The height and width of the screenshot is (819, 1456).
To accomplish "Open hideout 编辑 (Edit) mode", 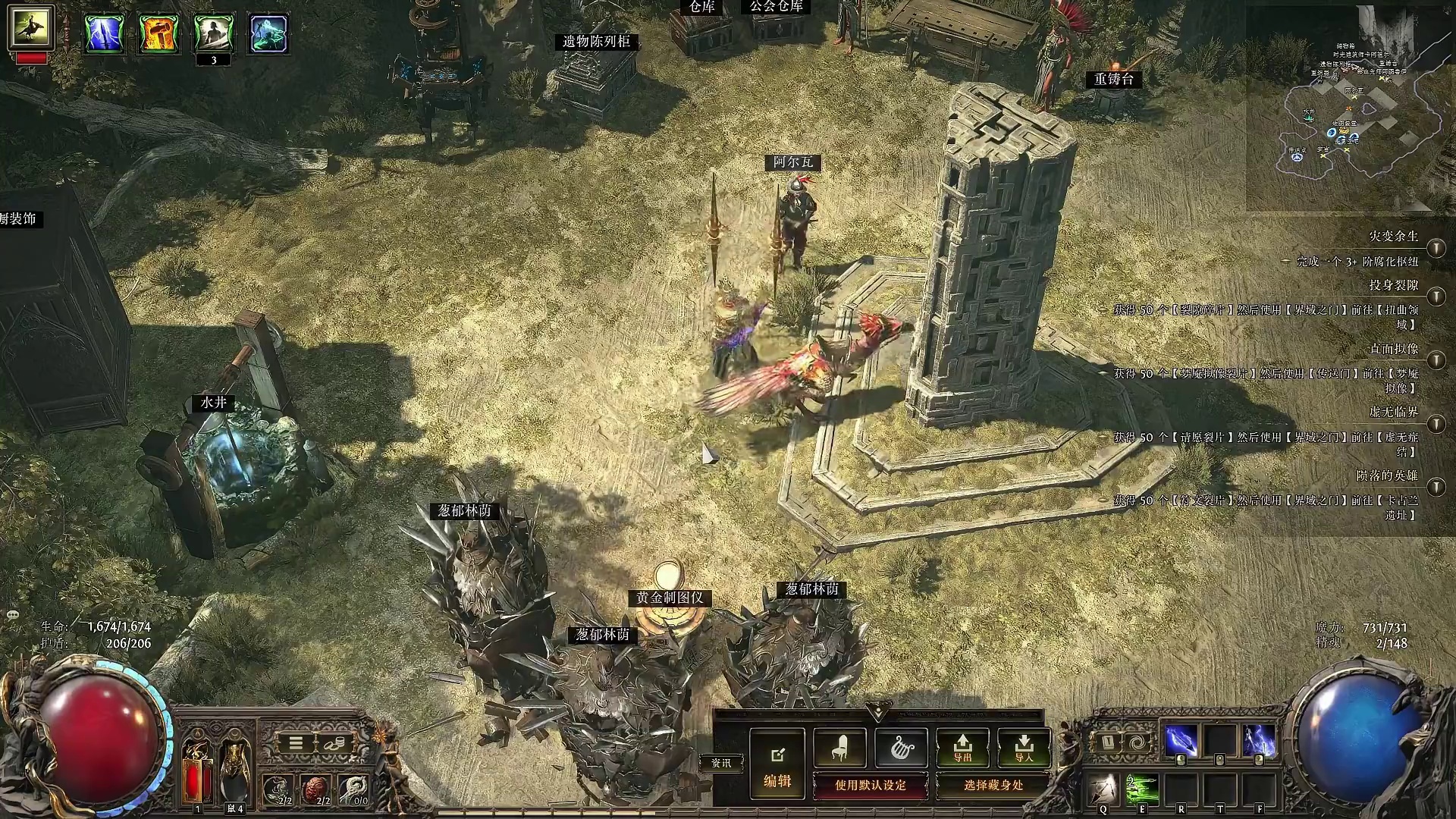I will (777, 764).
